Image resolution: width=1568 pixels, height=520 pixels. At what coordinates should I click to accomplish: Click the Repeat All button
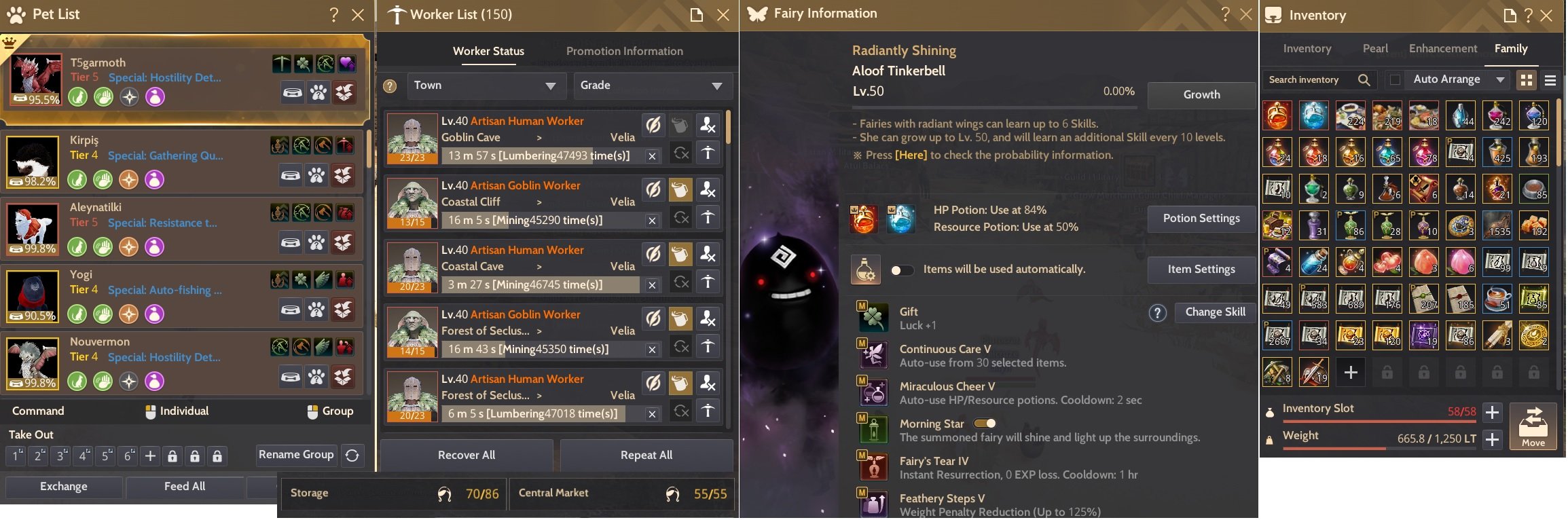click(x=646, y=455)
